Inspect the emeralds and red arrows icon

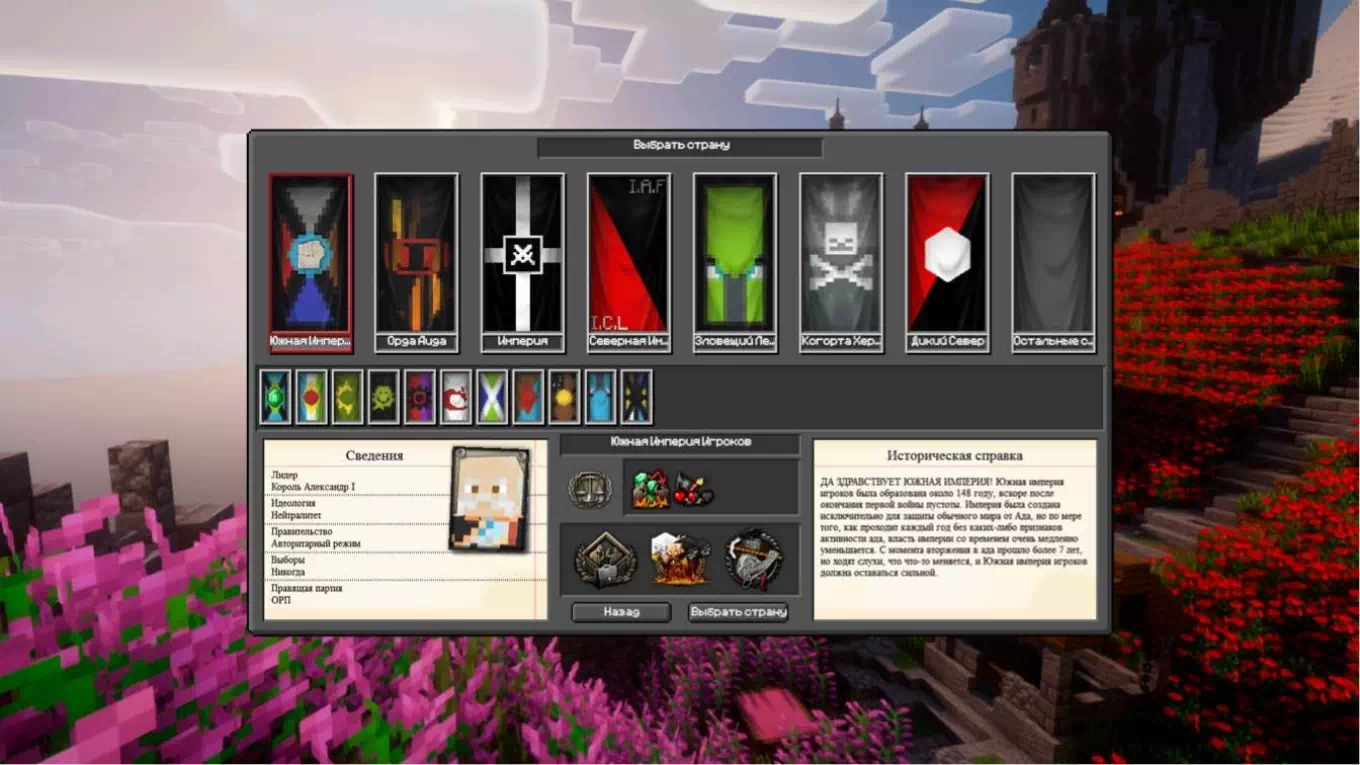pyautogui.click(x=650, y=489)
